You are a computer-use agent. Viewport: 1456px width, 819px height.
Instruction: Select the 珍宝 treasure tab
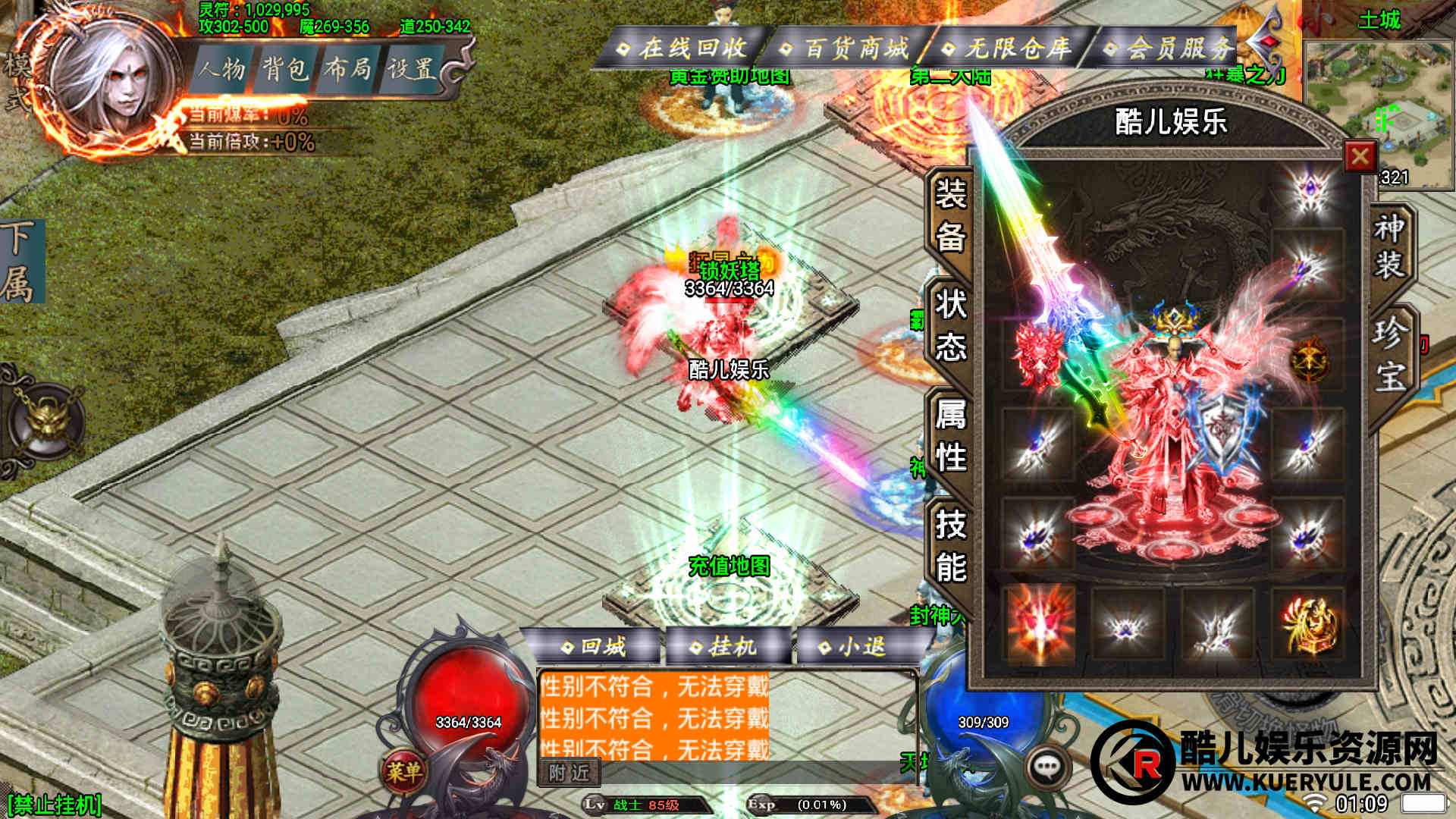point(1389,354)
